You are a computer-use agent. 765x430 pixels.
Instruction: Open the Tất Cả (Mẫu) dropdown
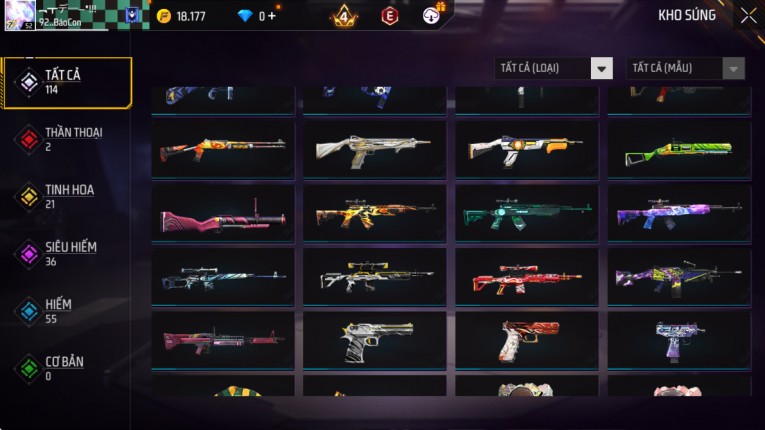point(685,68)
